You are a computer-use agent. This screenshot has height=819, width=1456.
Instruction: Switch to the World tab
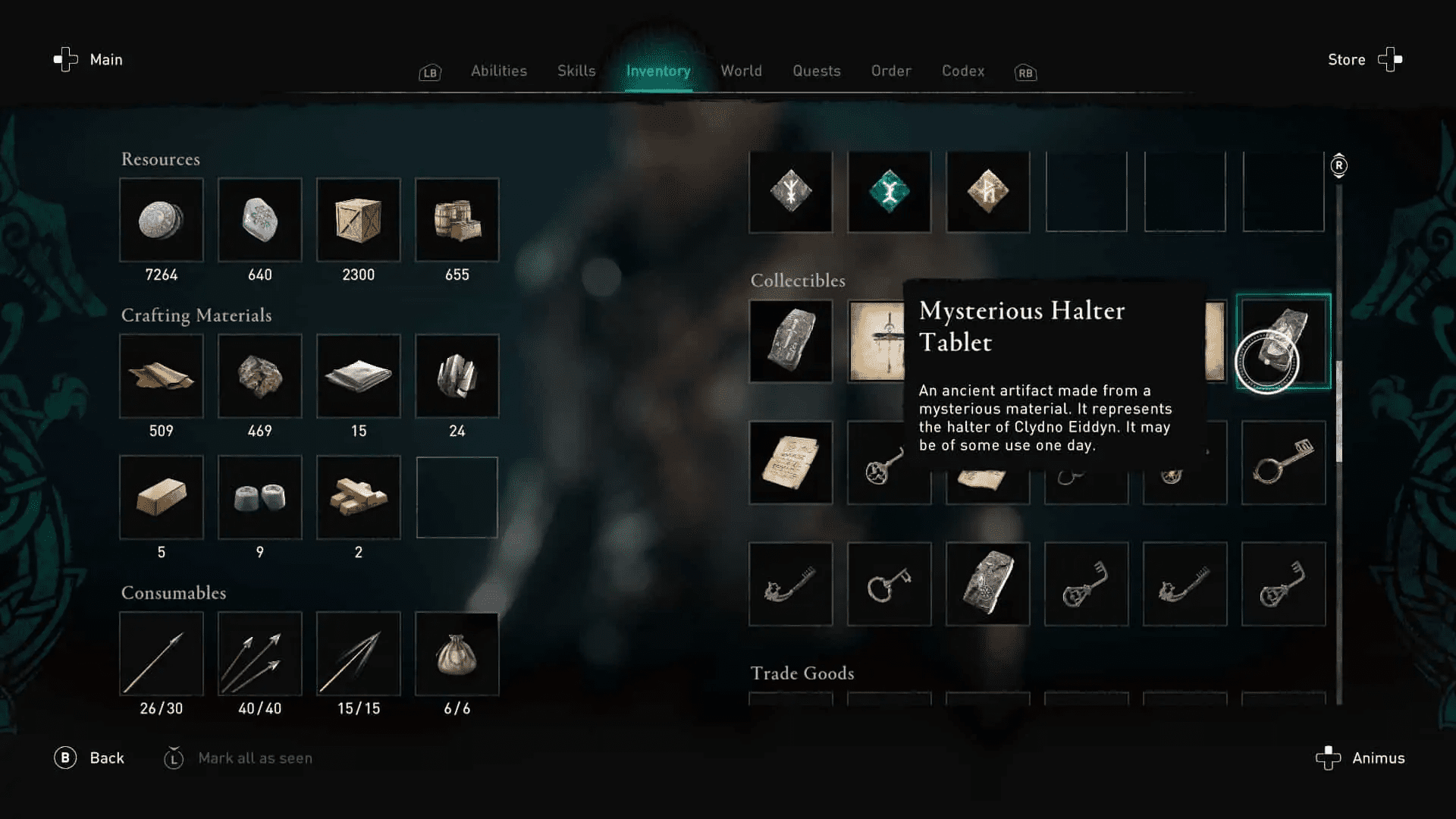click(741, 71)
